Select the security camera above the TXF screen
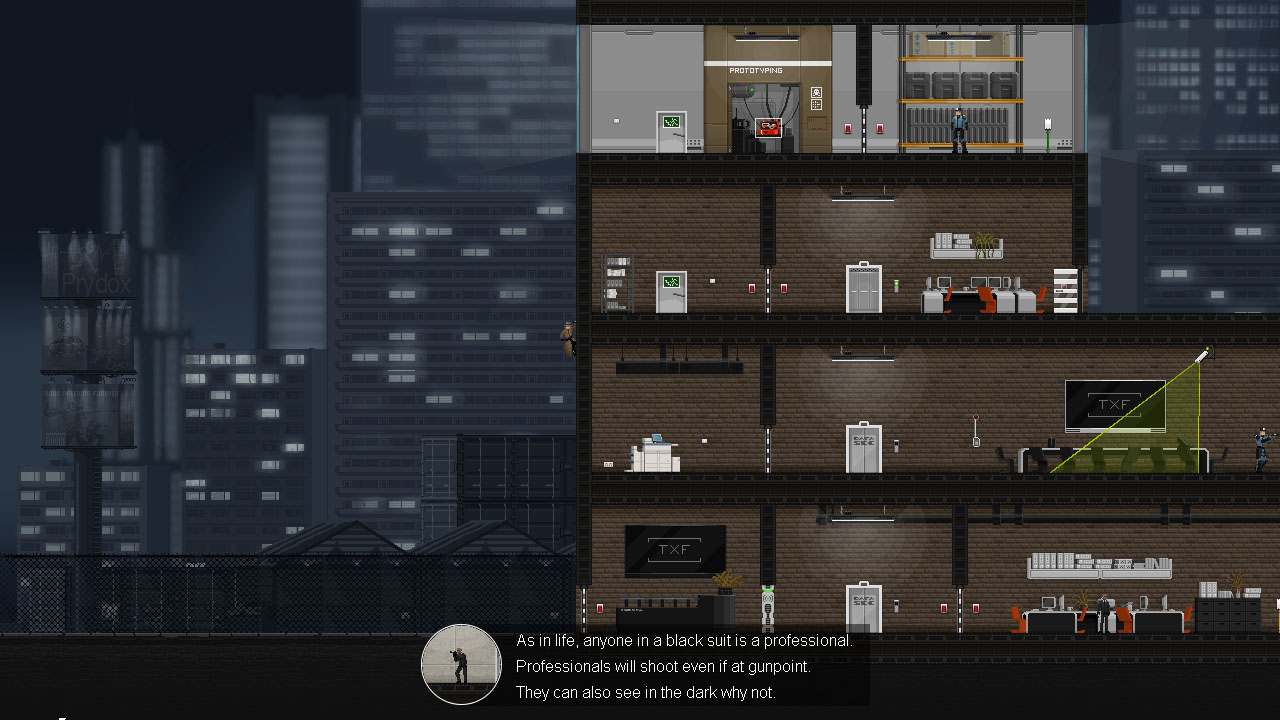 (x=1200, y=353)
